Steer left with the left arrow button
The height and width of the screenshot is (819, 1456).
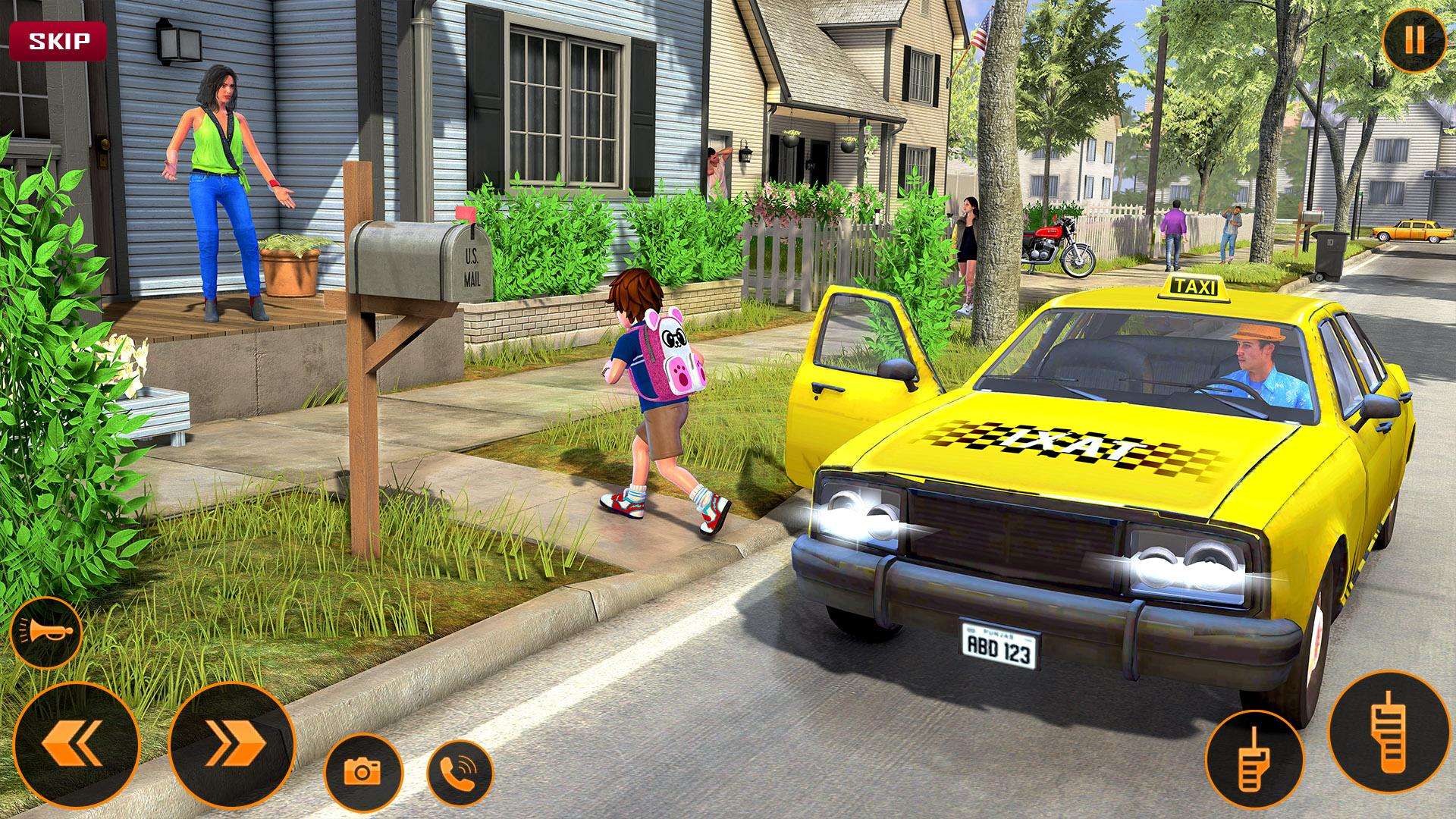pyautogui.click(x=77, y=745)
